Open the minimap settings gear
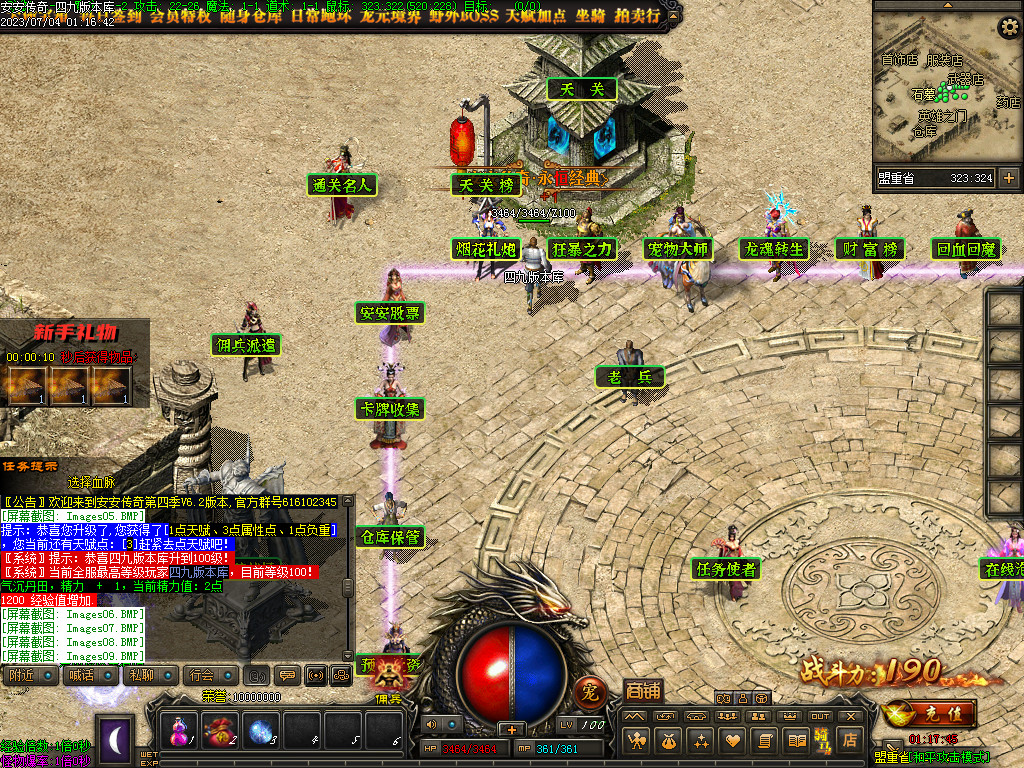Screen dimensions: 1024x768 1009,27
